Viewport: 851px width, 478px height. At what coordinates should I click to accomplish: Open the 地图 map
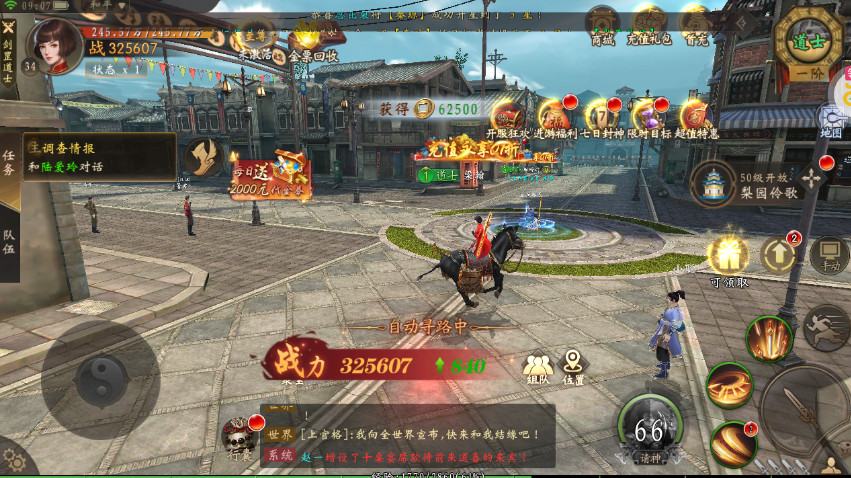(832, 120)
